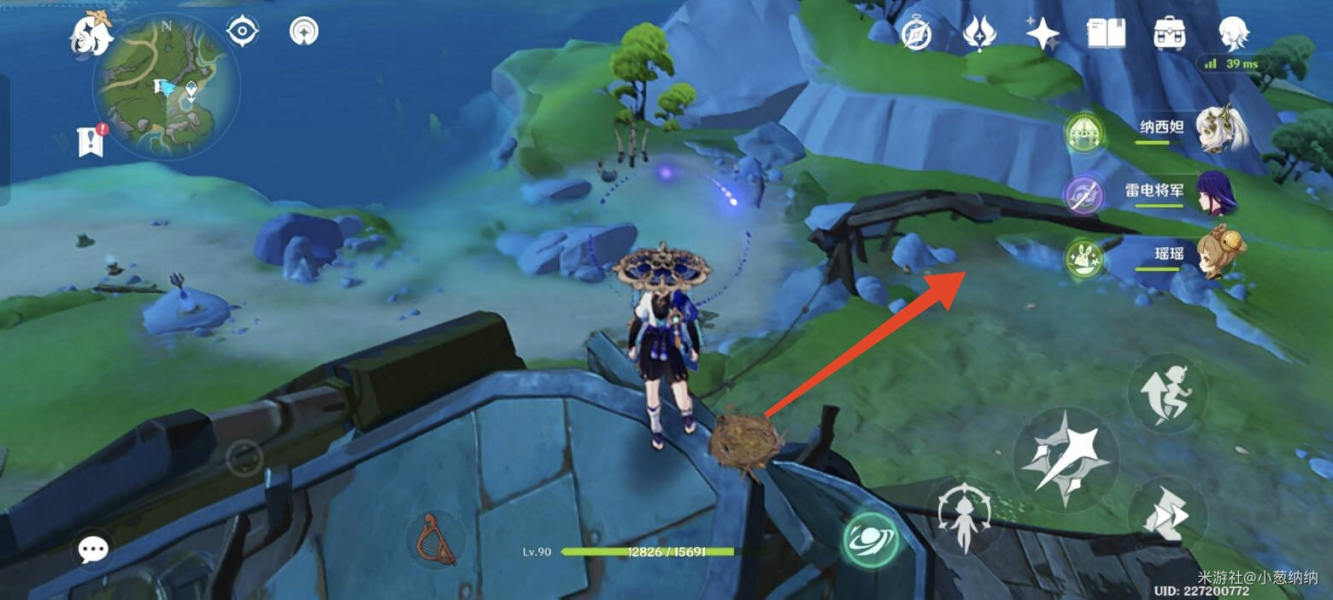Open the backpack inventory
This screenshot has width=1333, height=600.
click(x=1168, y=35)
